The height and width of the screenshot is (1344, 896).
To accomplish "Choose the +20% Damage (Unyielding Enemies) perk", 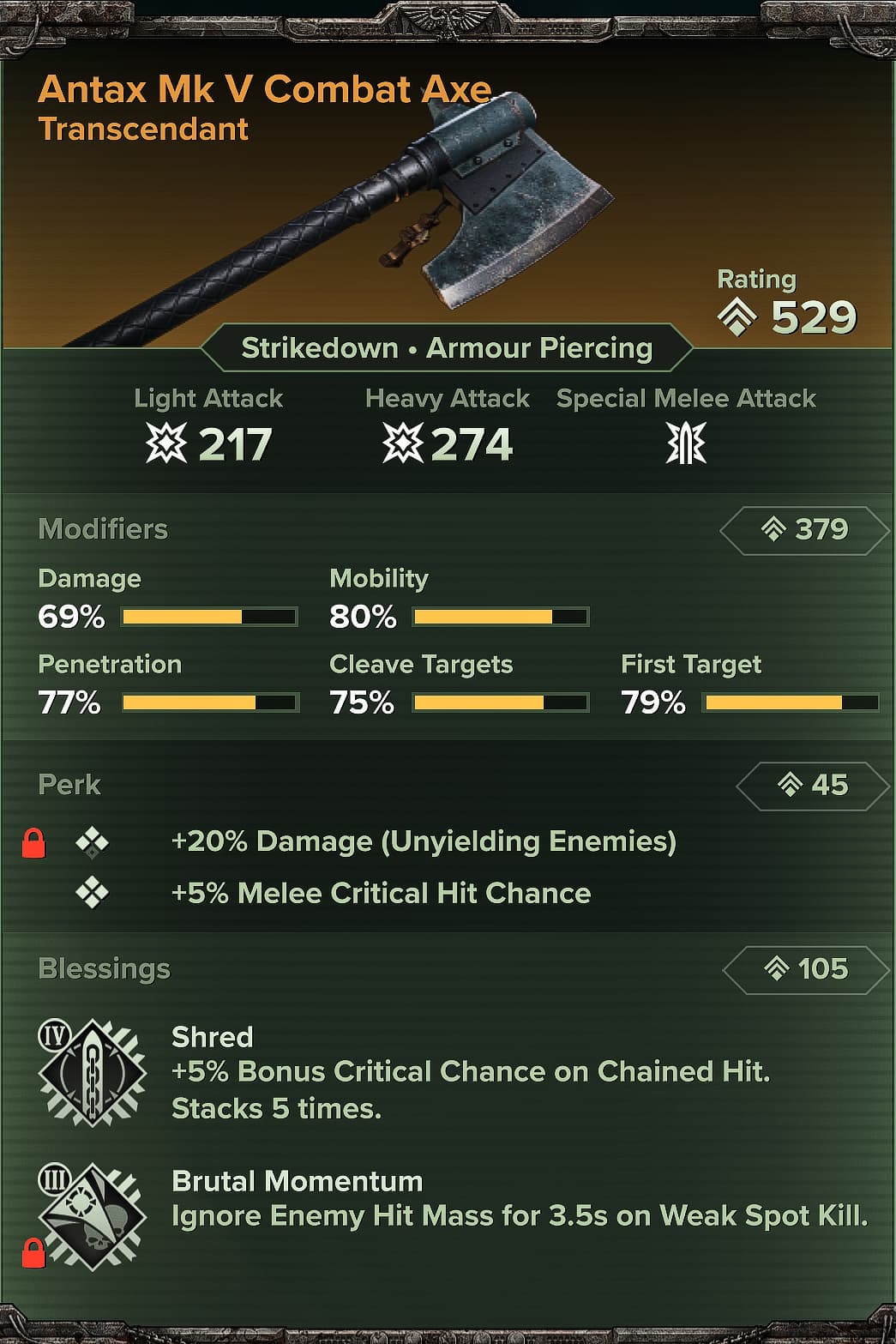I will pos(424,842).
